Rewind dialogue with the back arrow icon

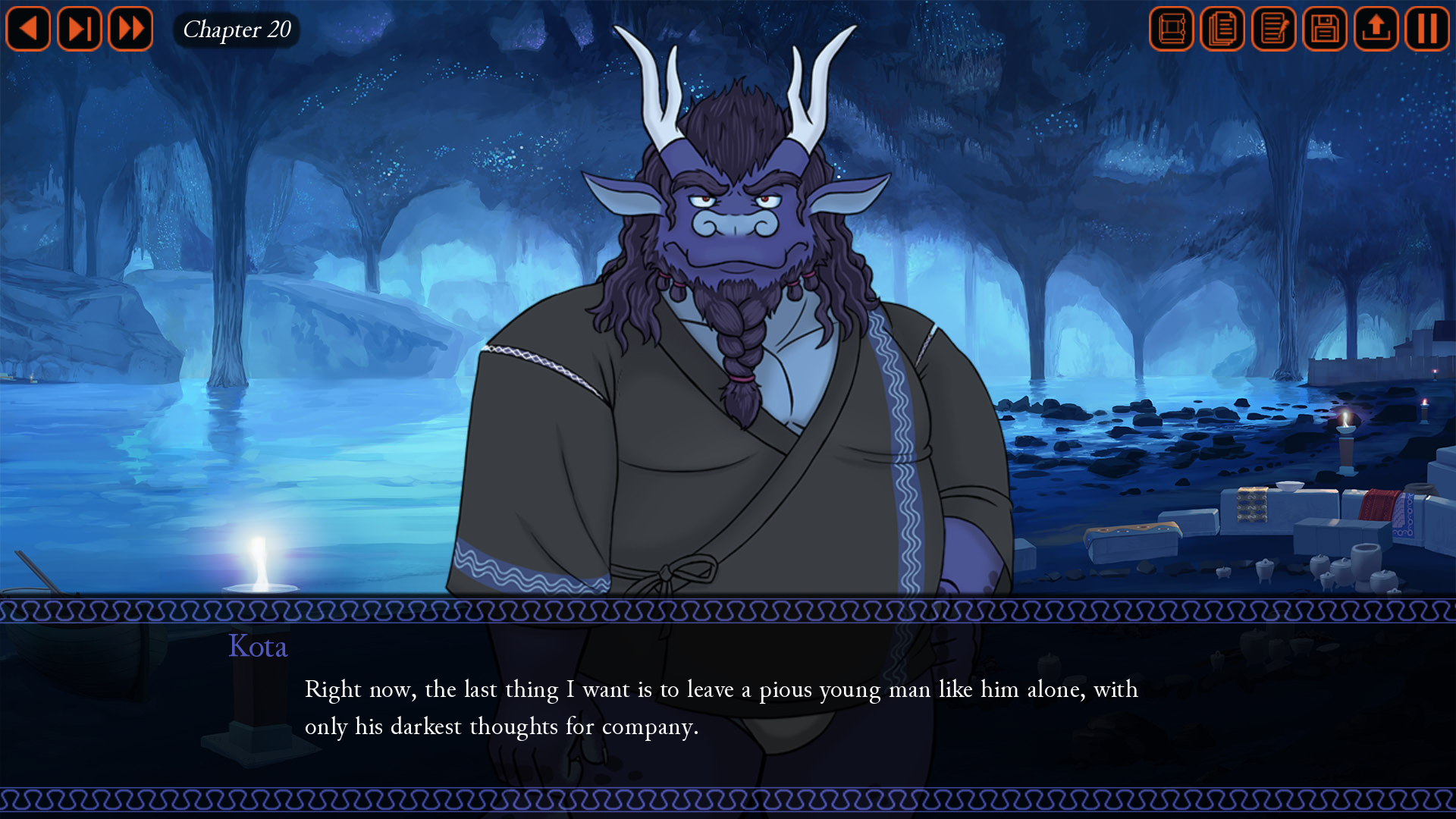point(28,29)
